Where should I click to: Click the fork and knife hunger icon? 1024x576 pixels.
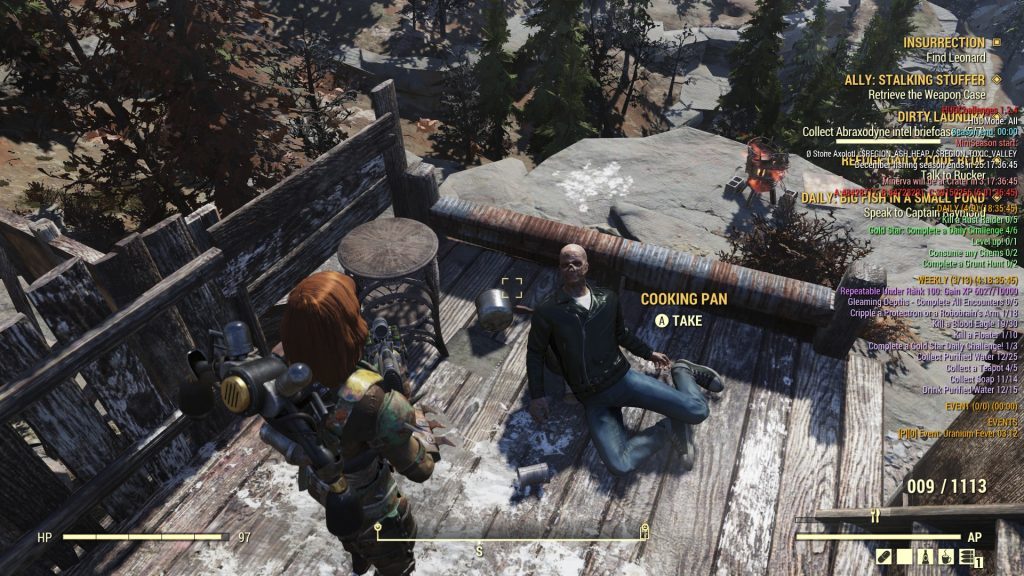click(875, 517)
